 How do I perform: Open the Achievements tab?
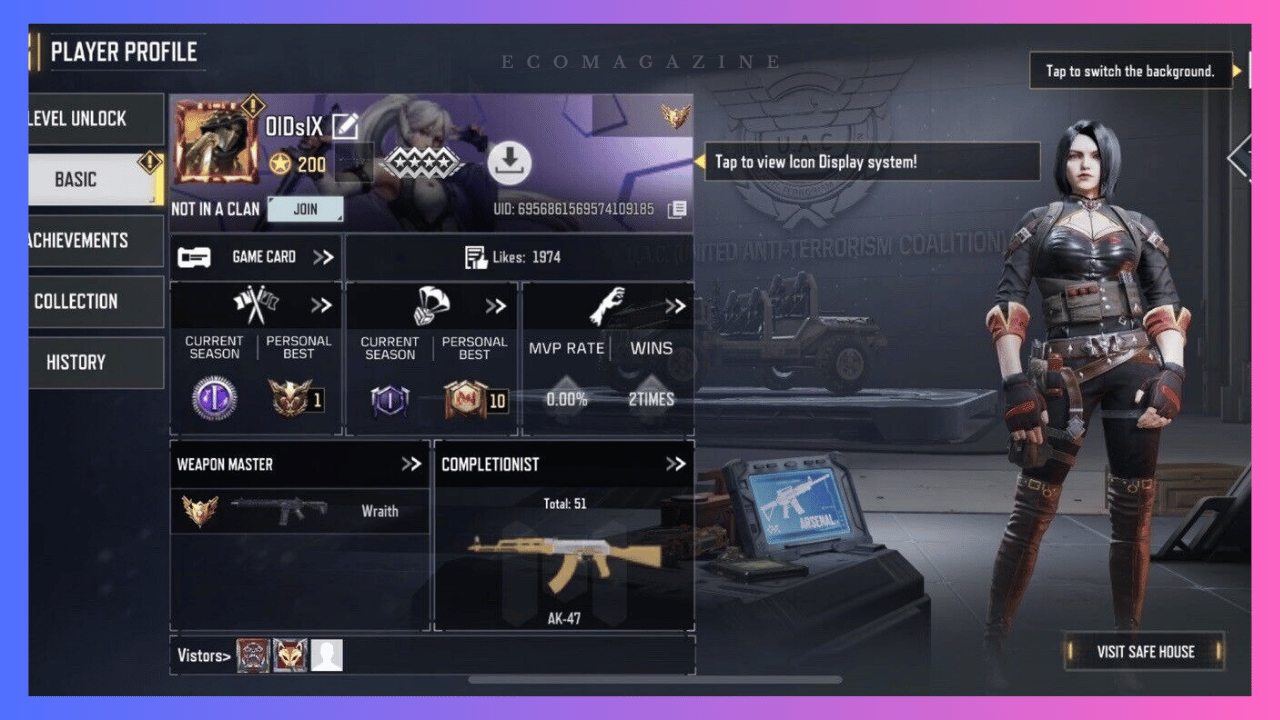point(95,241)
